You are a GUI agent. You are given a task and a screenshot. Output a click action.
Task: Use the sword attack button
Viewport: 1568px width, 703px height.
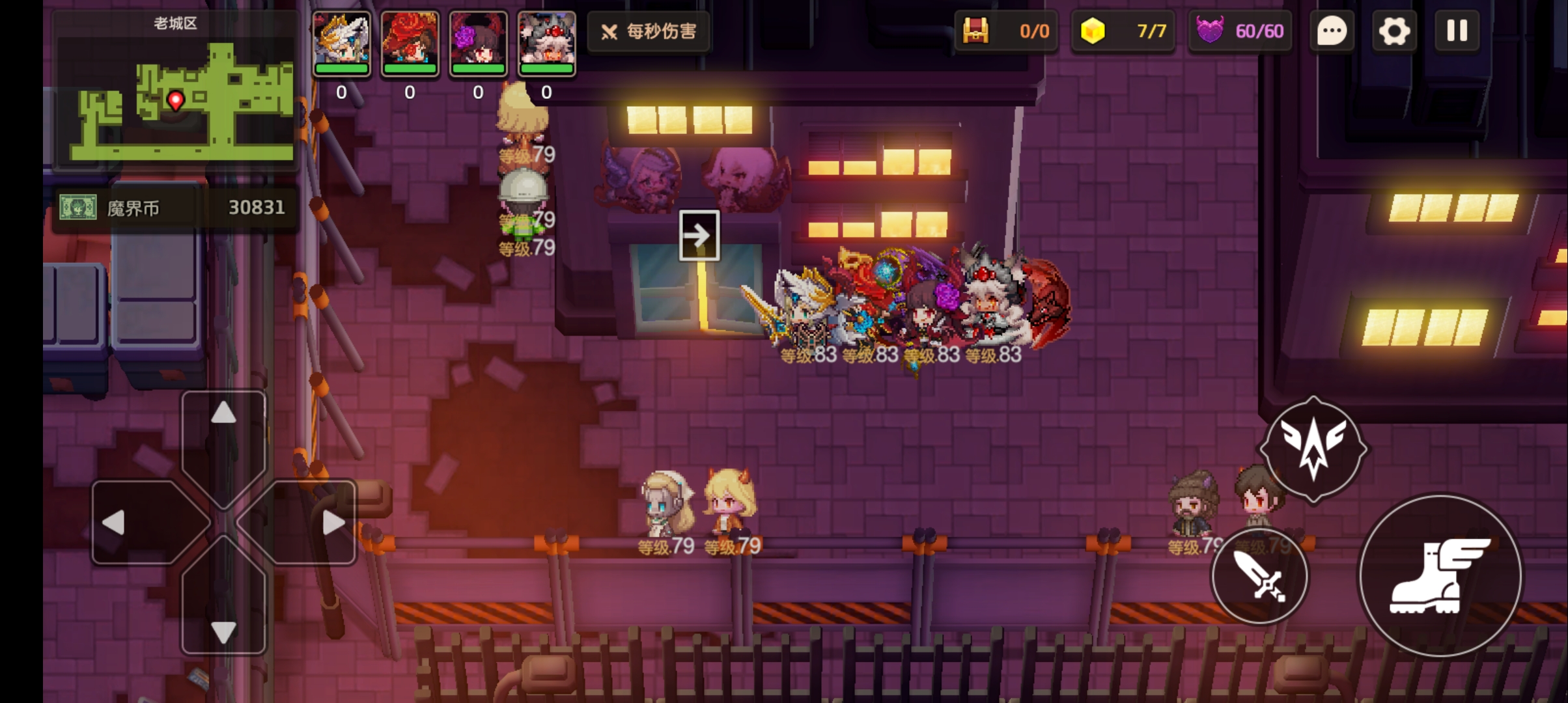1259,576
